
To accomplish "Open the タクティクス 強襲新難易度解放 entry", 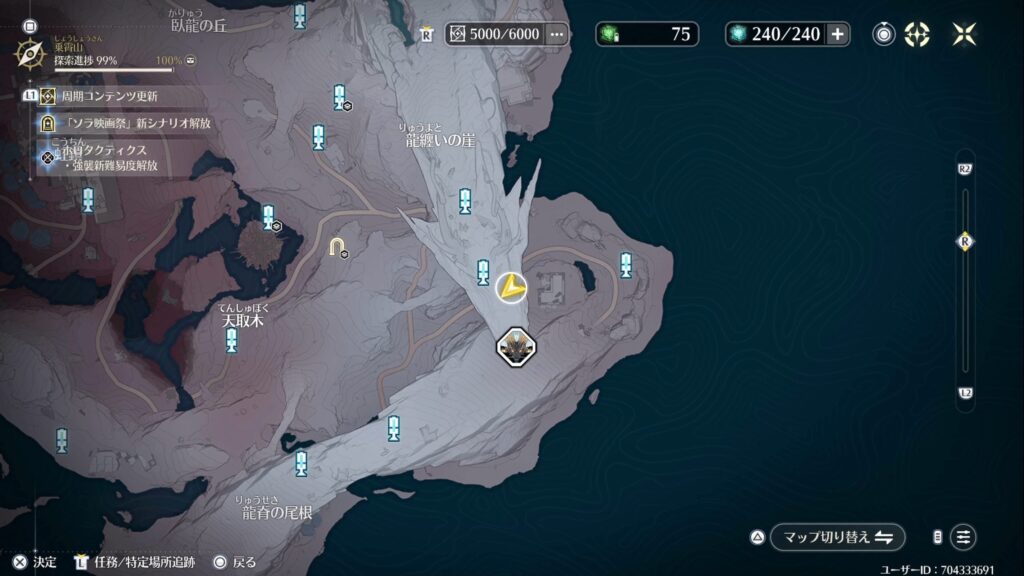I will click(112, 157).
